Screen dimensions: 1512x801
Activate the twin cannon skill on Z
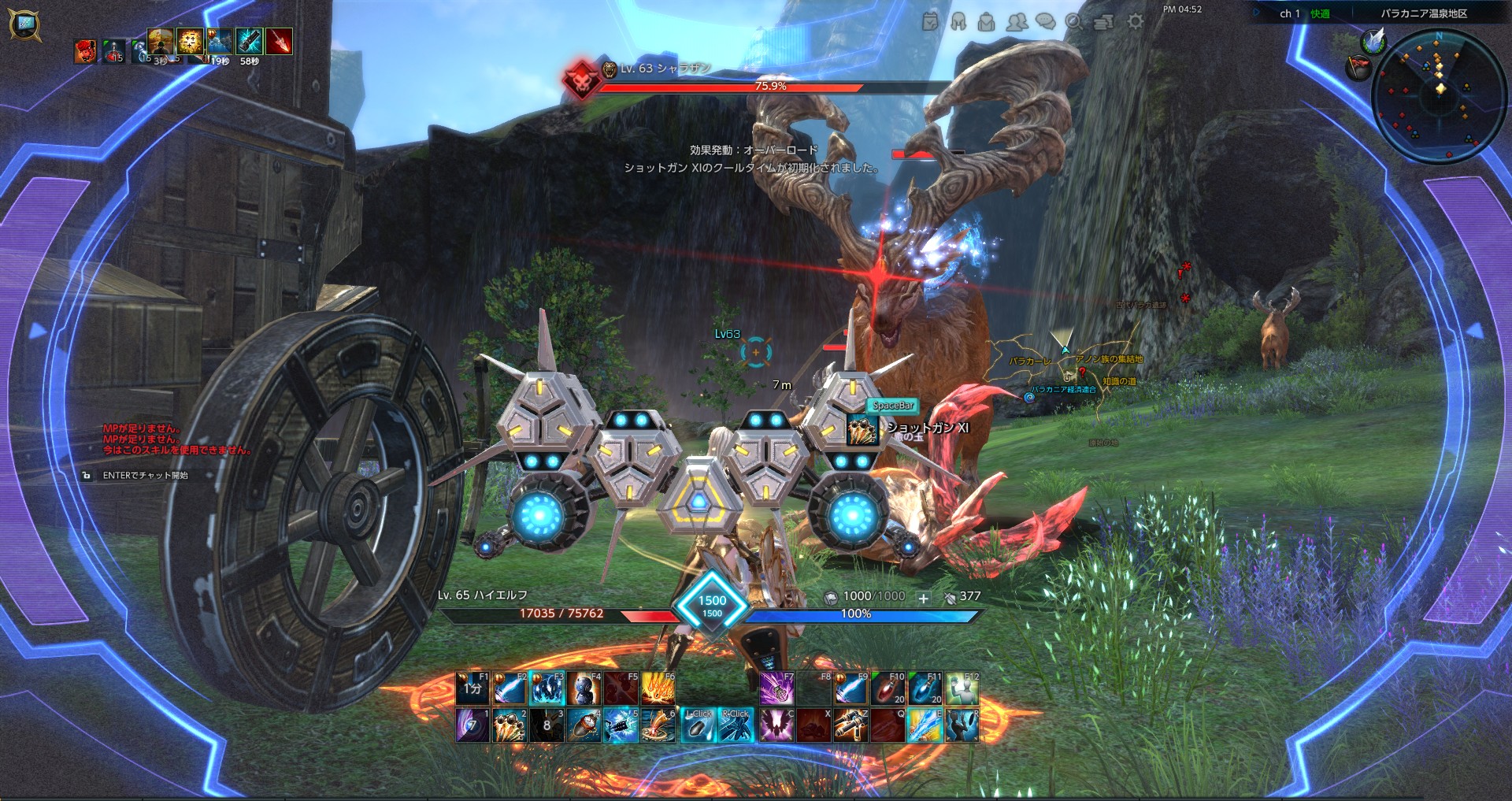[850, 725]
